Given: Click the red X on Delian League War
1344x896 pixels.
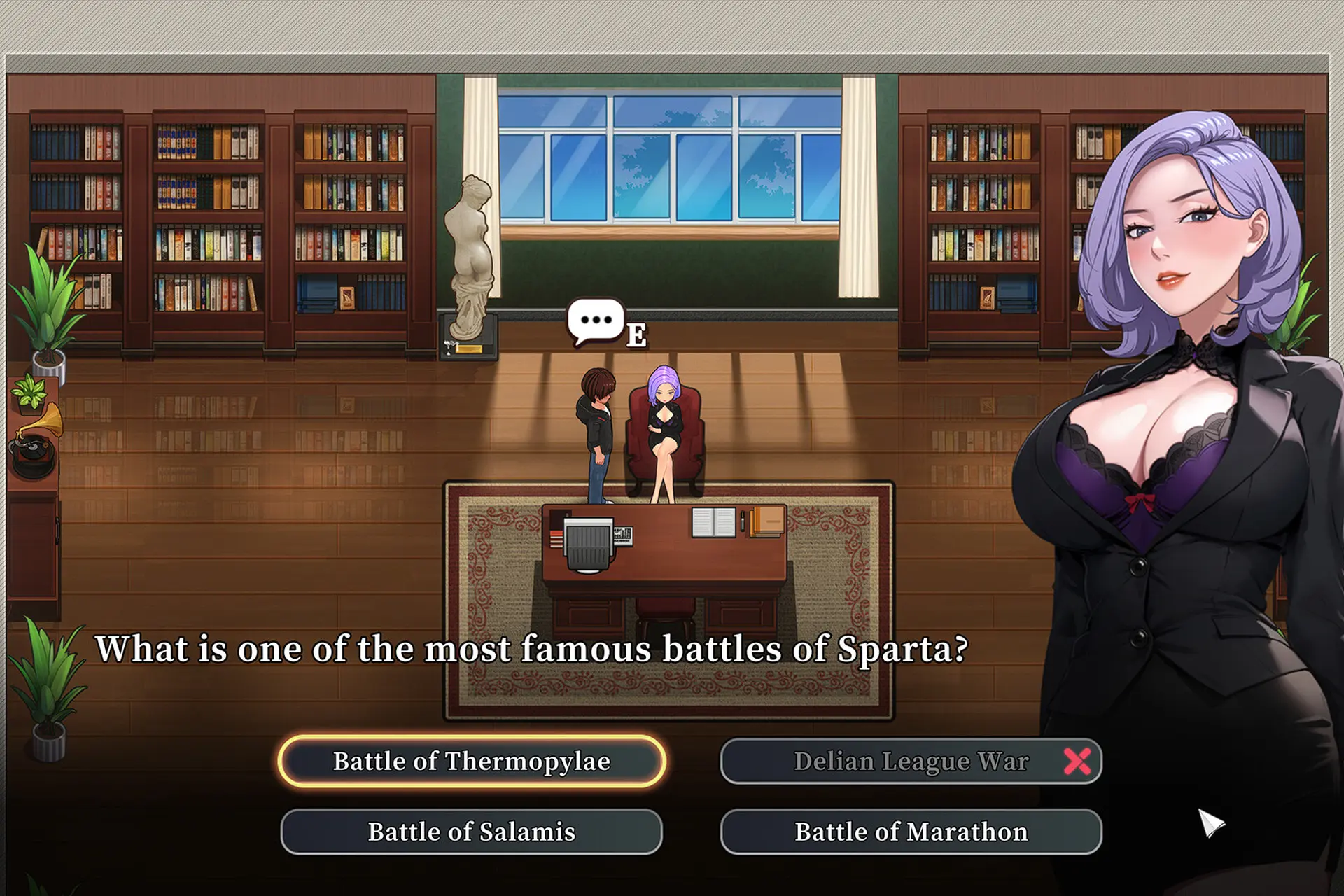Looking at the screenshot, I should click(1079, 760).
